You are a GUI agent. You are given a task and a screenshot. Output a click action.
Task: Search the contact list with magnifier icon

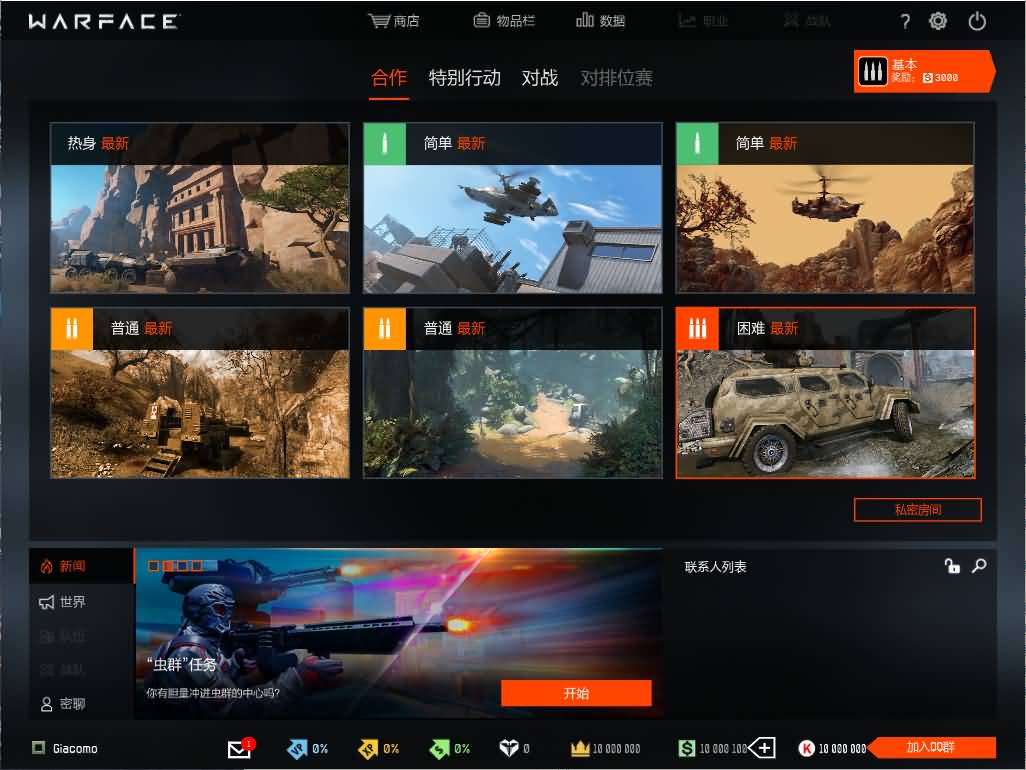[x=979, y=566]
